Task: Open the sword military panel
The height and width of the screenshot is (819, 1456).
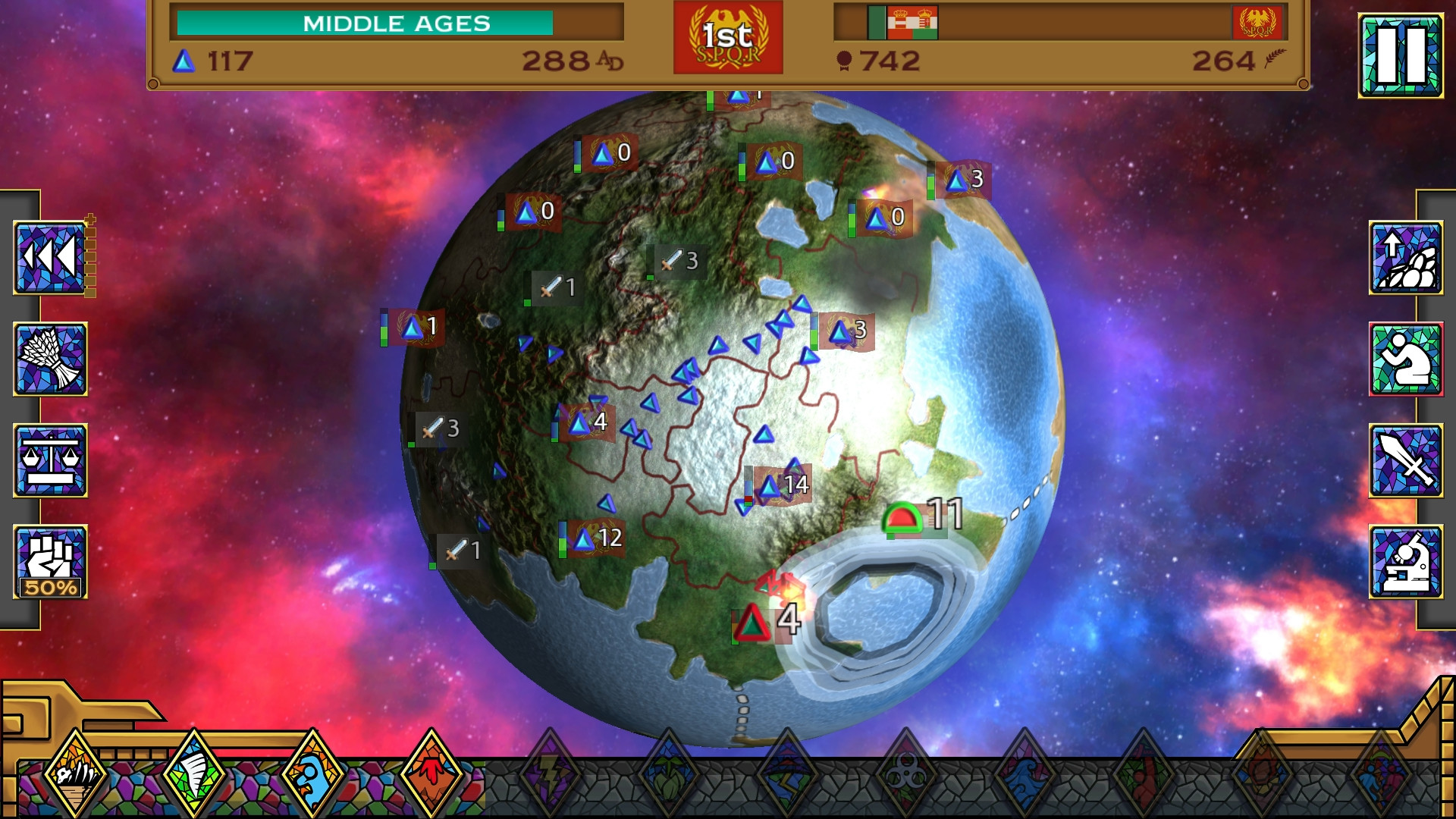Action: [1405, 460]
